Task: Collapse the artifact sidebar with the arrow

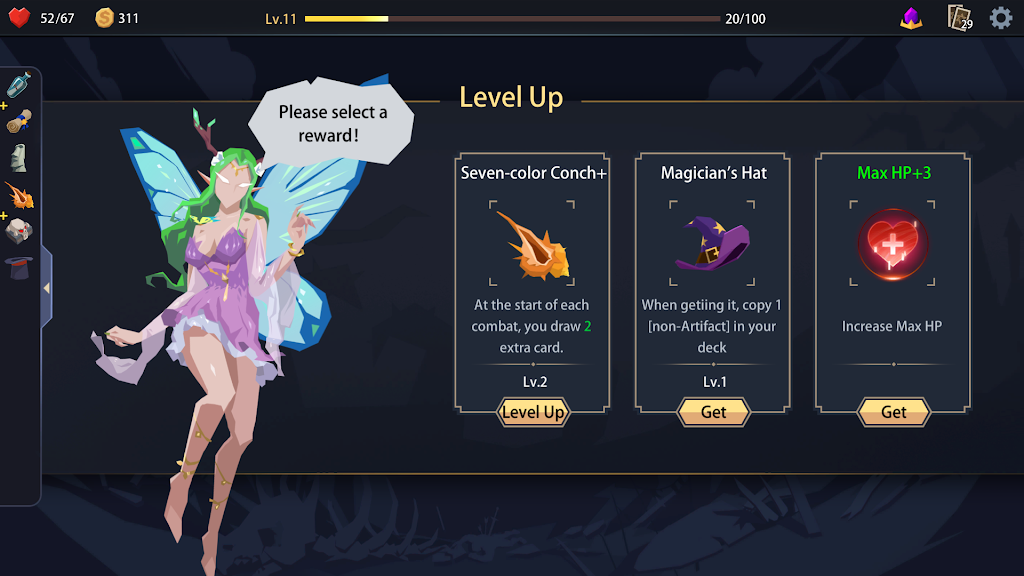Action: pyautogui.click(x=46, y=288)
